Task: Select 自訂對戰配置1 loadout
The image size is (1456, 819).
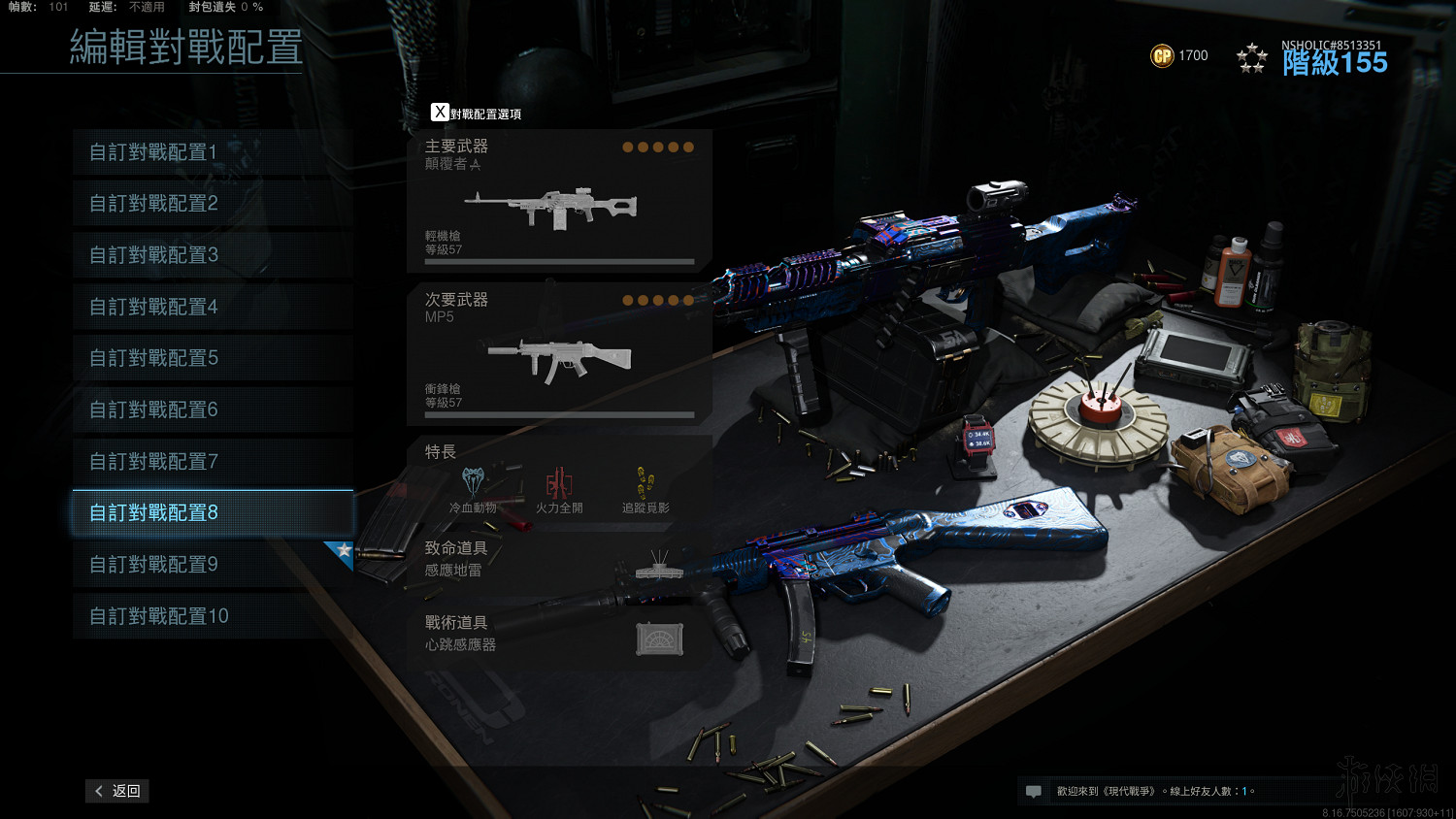Action: point(212,152)
